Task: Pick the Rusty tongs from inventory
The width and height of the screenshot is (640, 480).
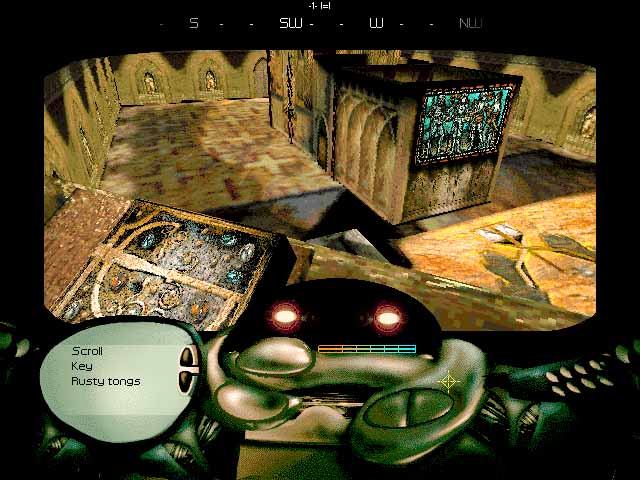Action: [105, 381]
